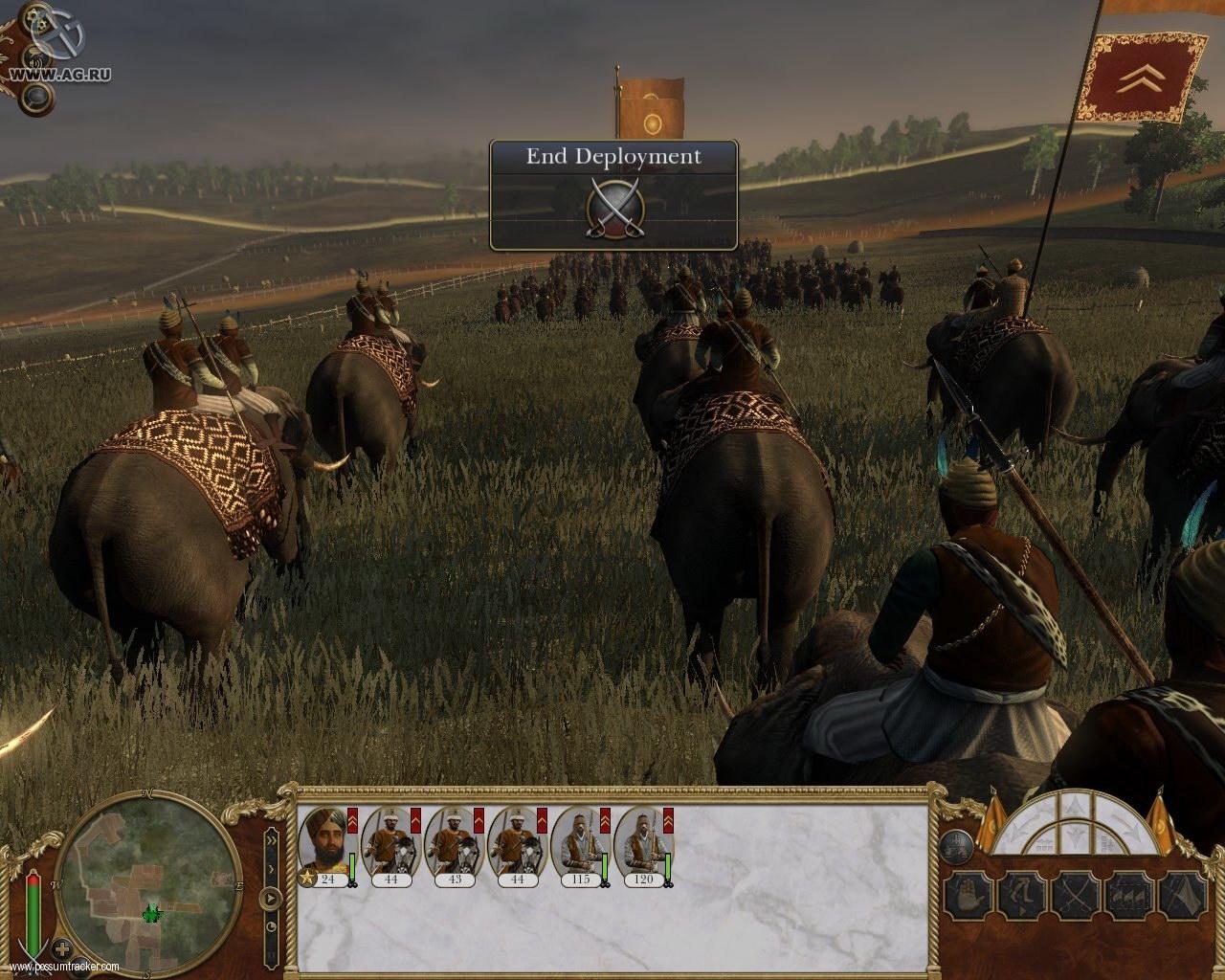
Task: Activate the halt open-hand order button
Action: point(967,898)
